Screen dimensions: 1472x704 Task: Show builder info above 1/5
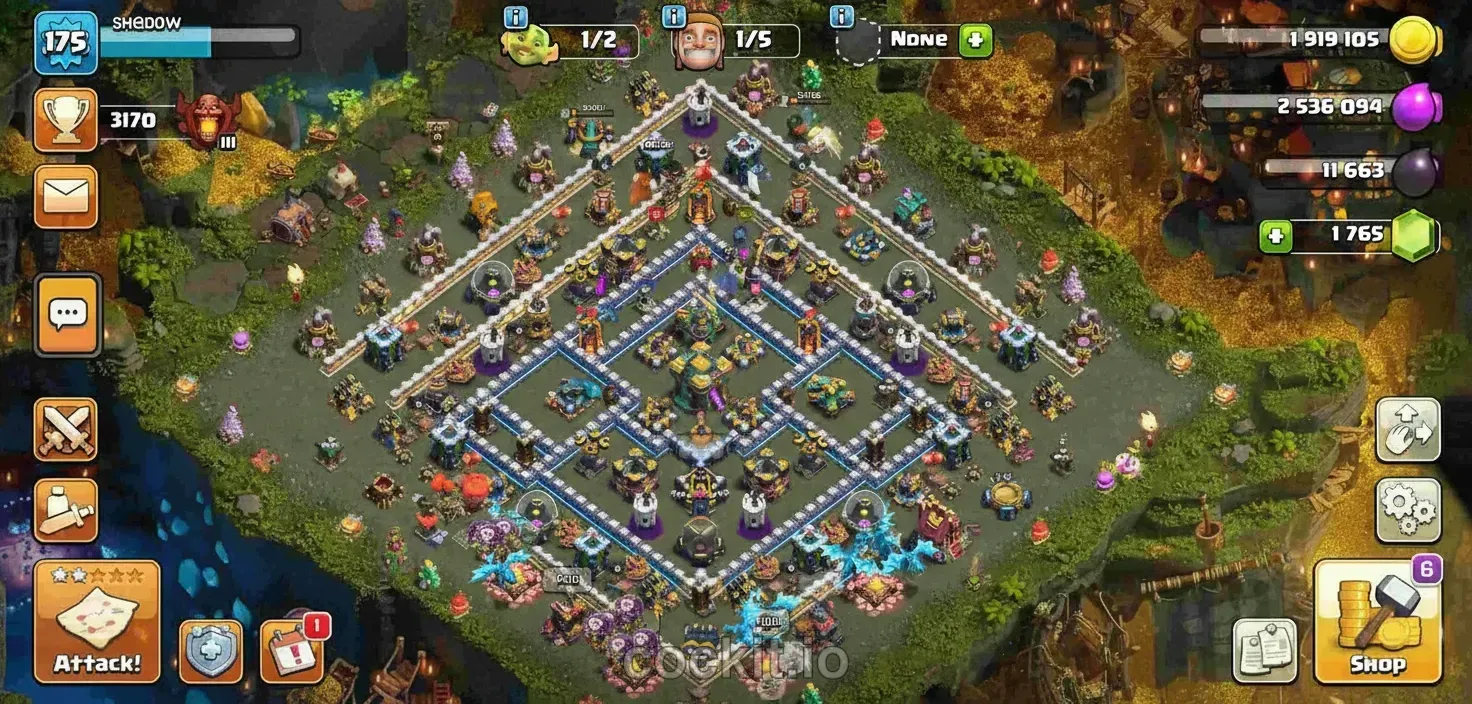(x=674, y=17)
